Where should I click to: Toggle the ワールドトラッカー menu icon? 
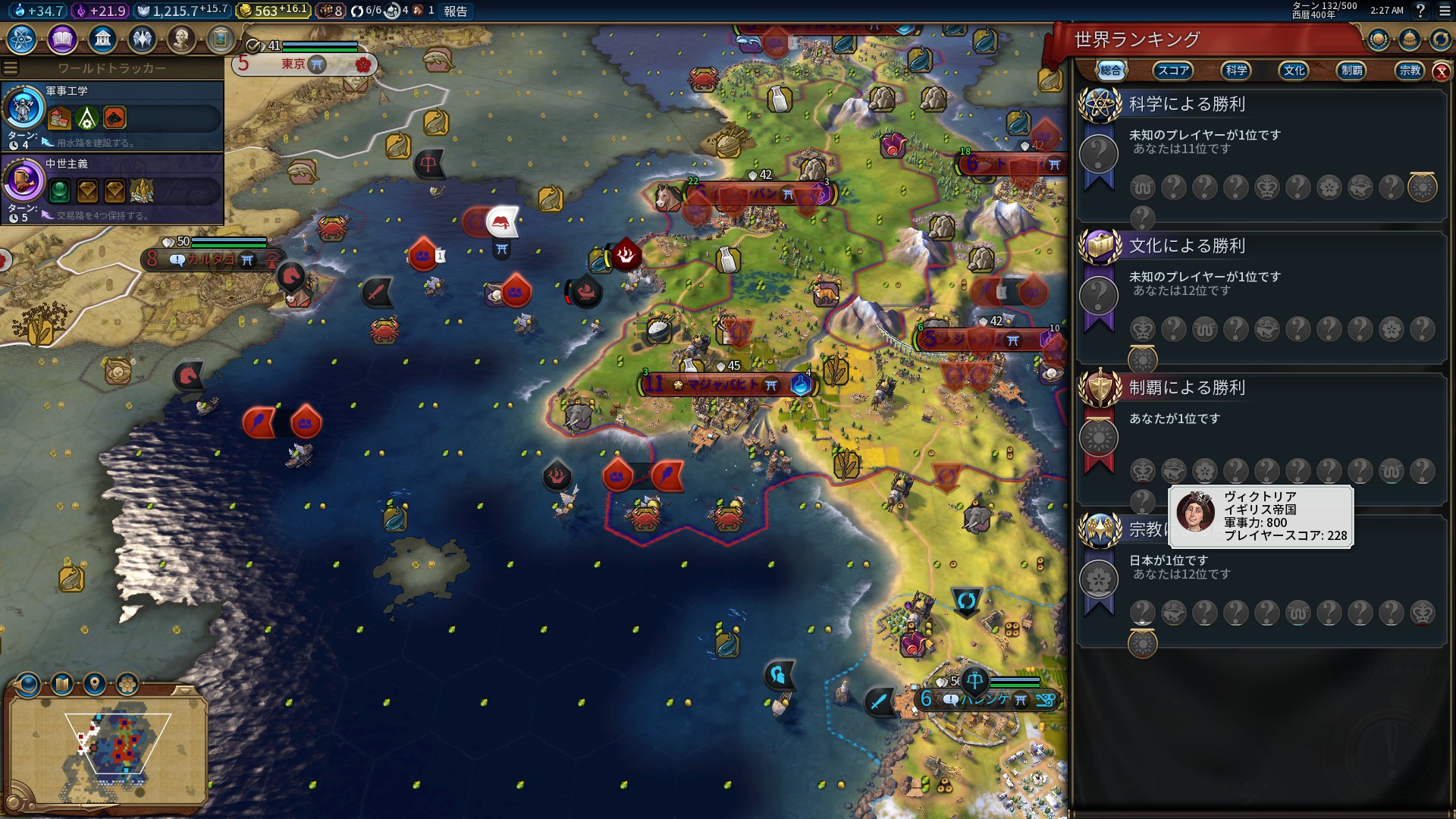coord(11,68)
